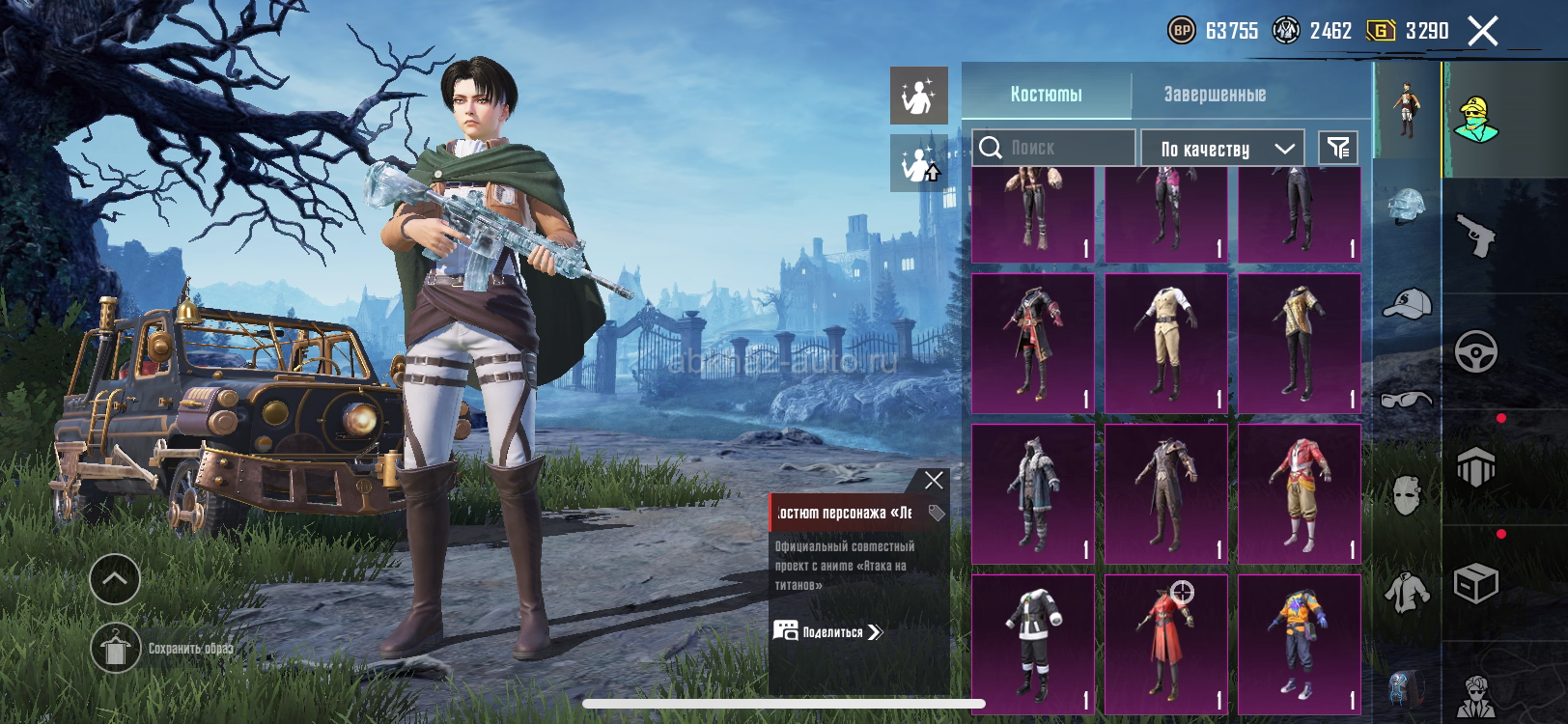Select the black and white Santa-style costume

(1032, 644)
